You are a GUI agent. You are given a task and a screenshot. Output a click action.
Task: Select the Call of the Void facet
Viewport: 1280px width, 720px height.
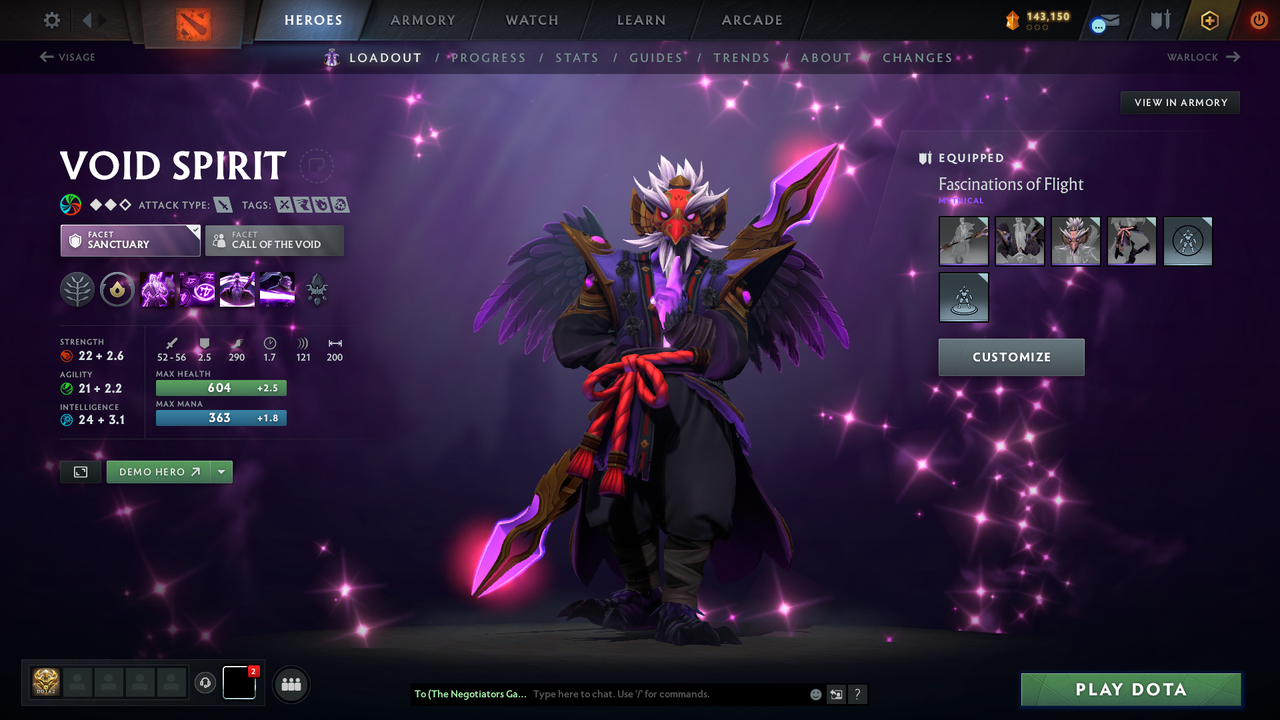point(274,240)
